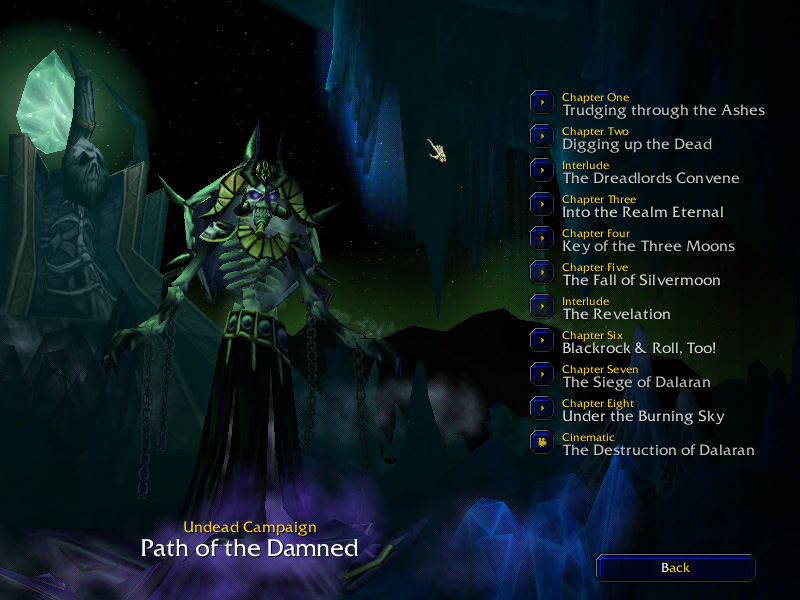Start Chapter Four: Key of the Three Moons

pos(542,238)
